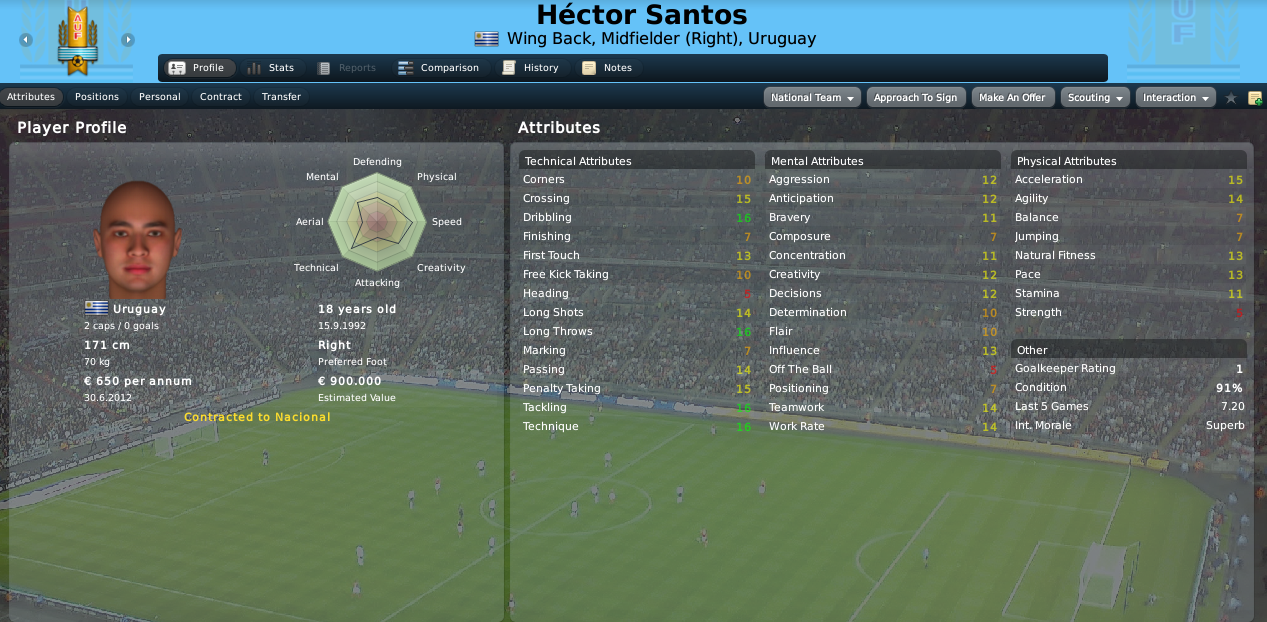This screenshot has height=622, width=1267.
Task: Open the National Team dropdown
Action: (813, 98)
